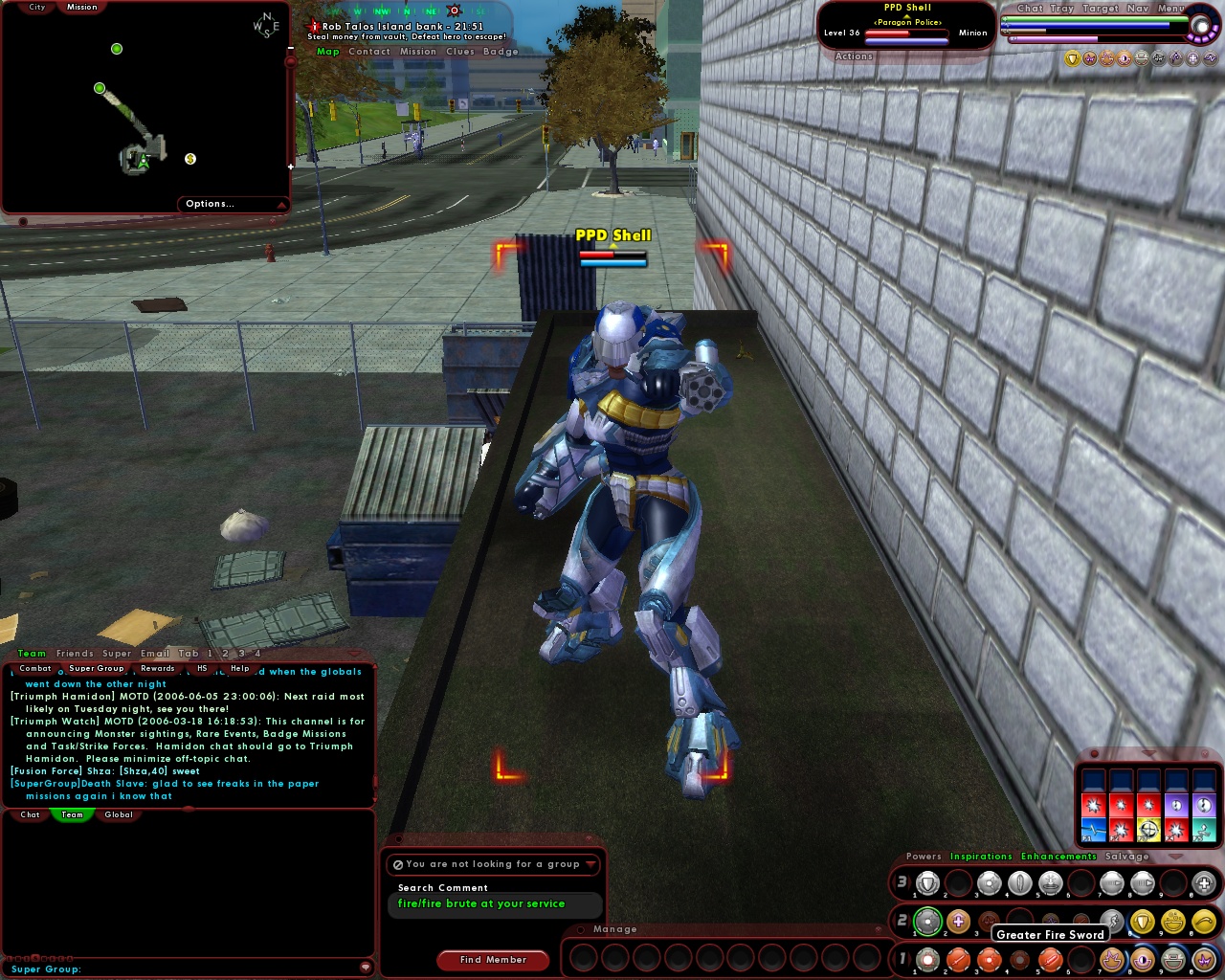Select the fire sword power in slot 2 of tray 1

(958, 959)
